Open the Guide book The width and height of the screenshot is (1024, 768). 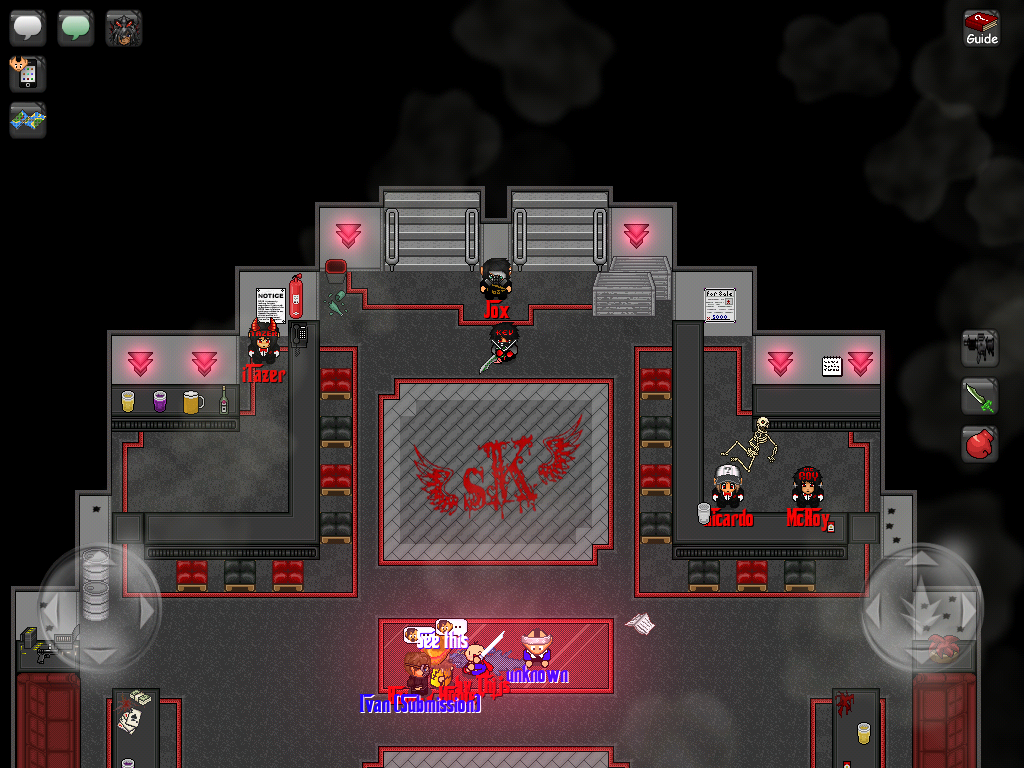pos(981,28)
